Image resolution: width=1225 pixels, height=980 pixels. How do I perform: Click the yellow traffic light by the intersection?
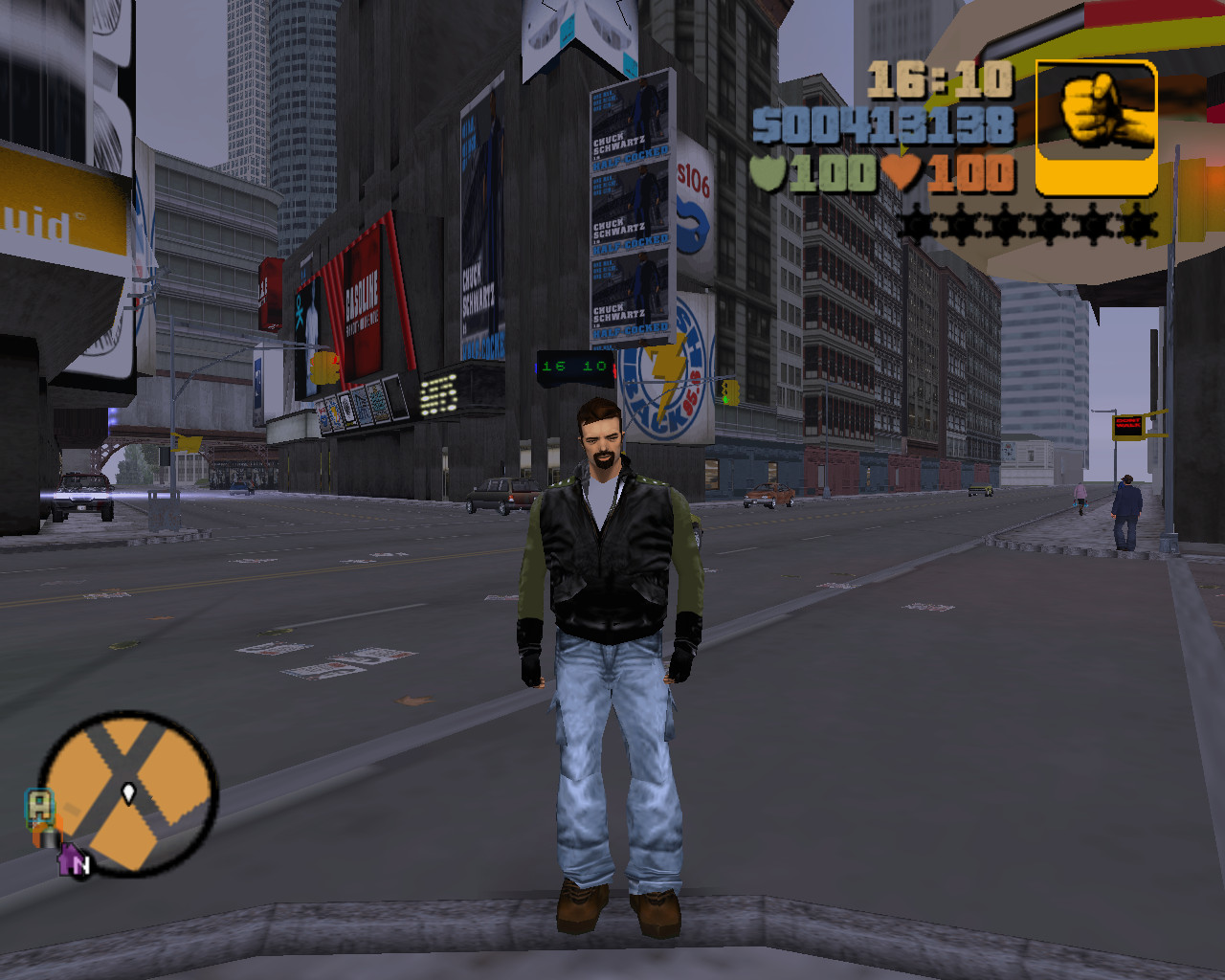click(732, 392)
